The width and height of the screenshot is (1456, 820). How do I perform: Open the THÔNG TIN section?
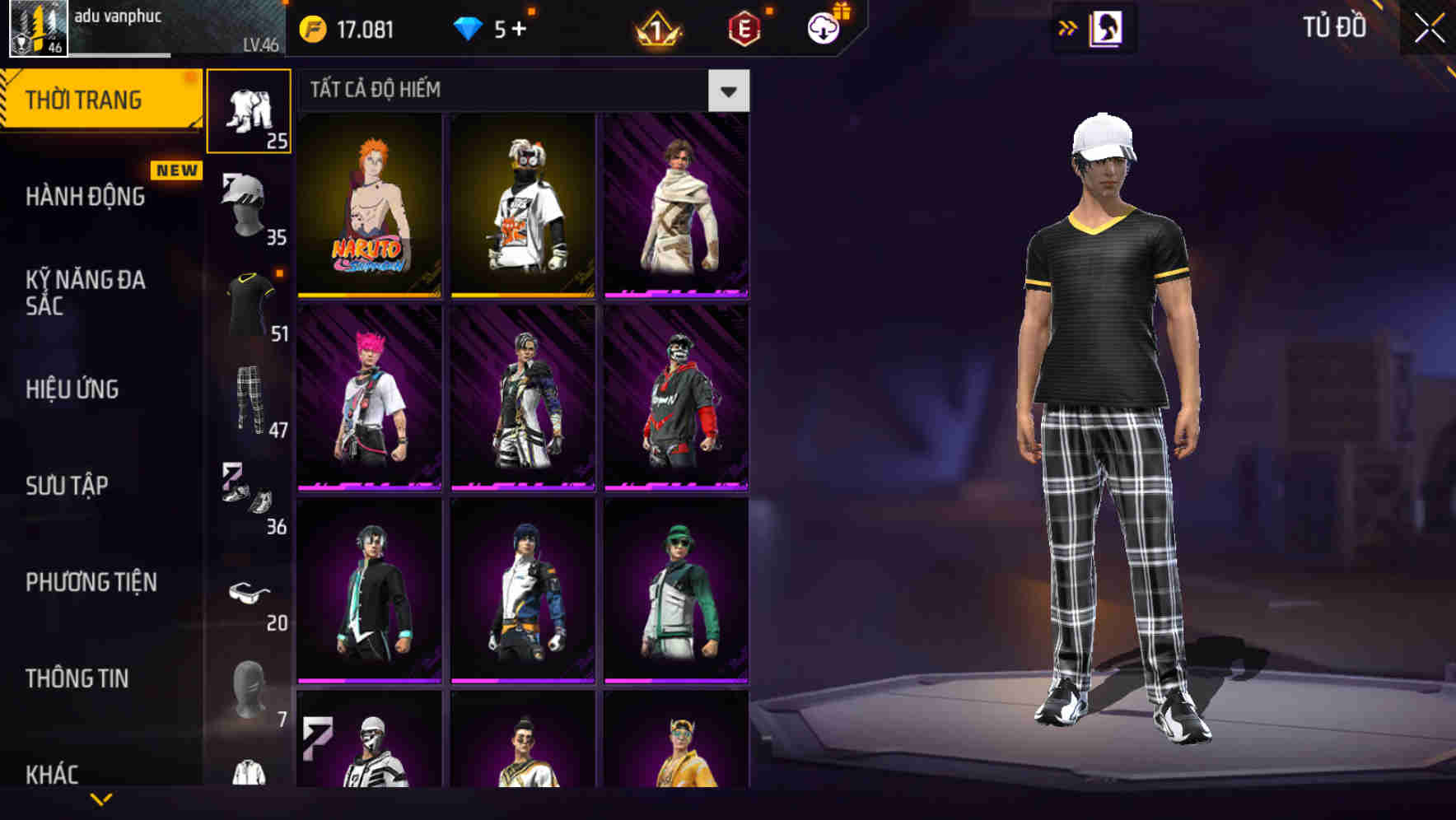coord(76,678)
